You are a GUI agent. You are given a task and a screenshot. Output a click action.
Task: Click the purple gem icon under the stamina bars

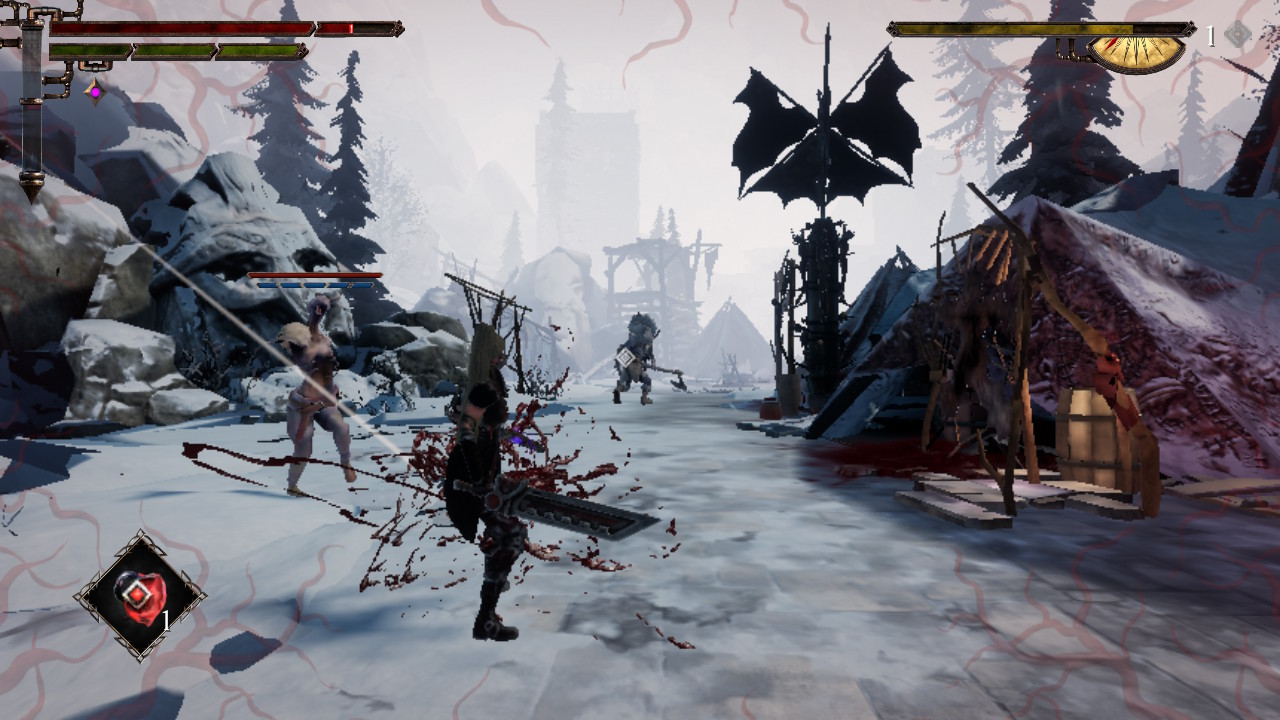click(95, 91)
